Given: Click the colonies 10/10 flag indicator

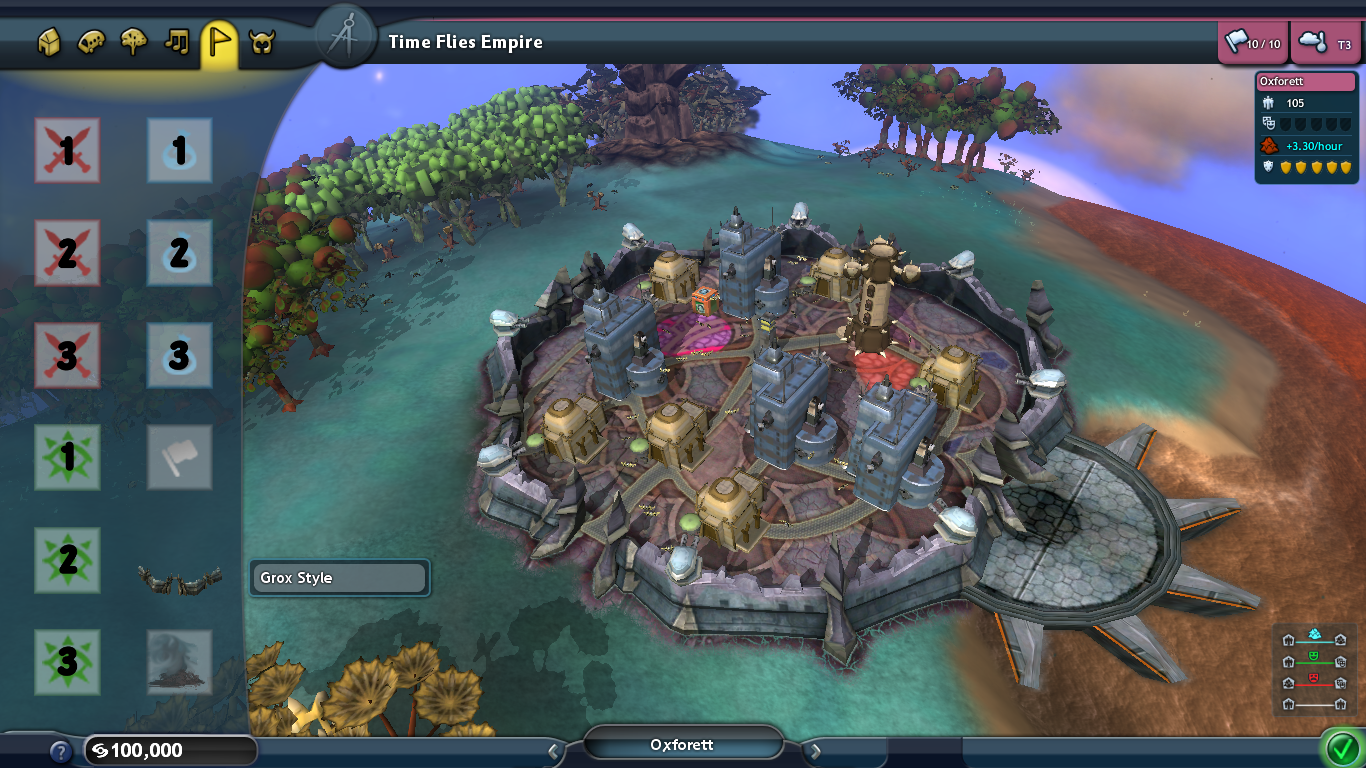Looking at the screenshot, I should coord(1253,42).
